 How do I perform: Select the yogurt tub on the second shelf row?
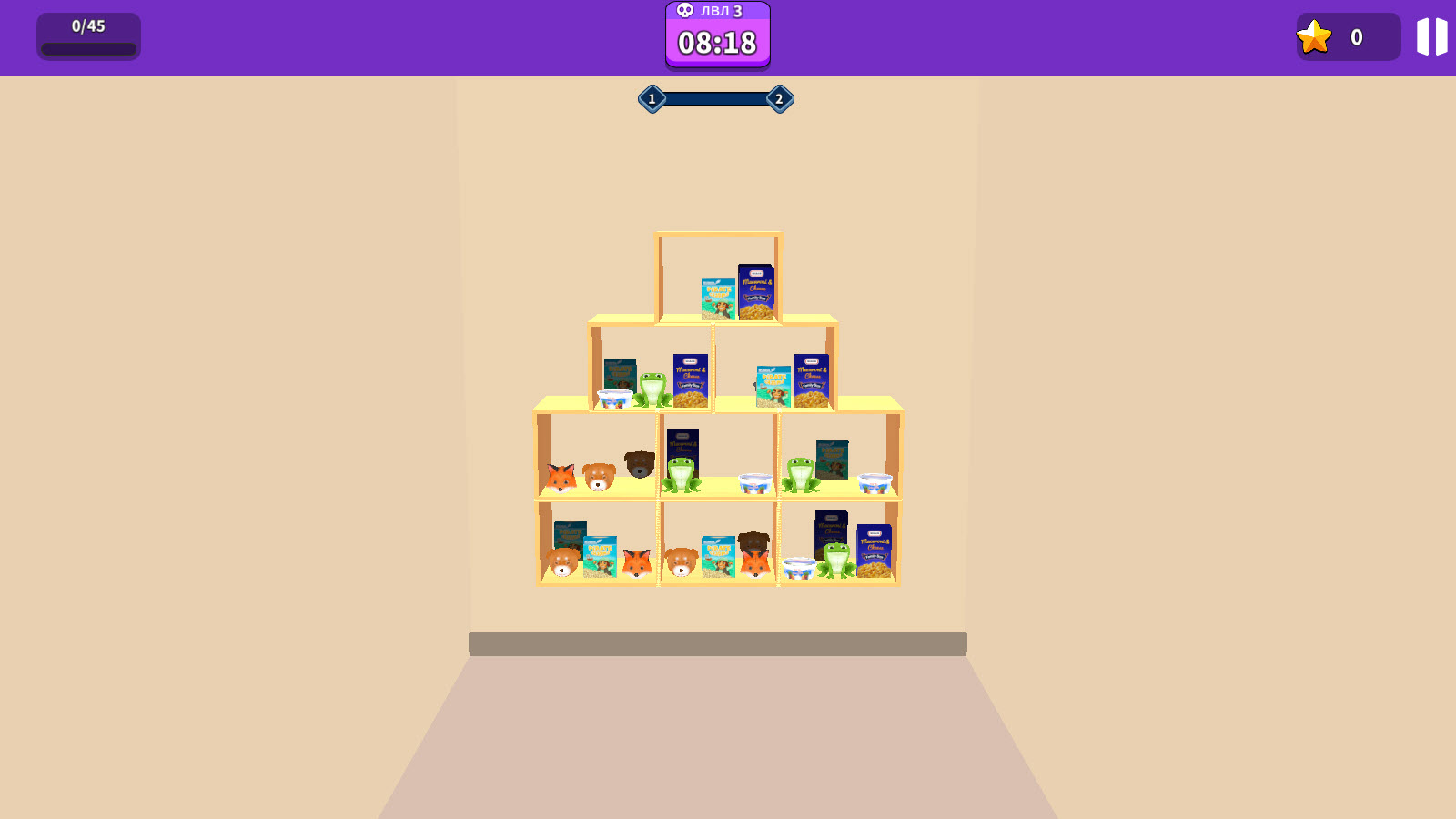coord(614,399)
